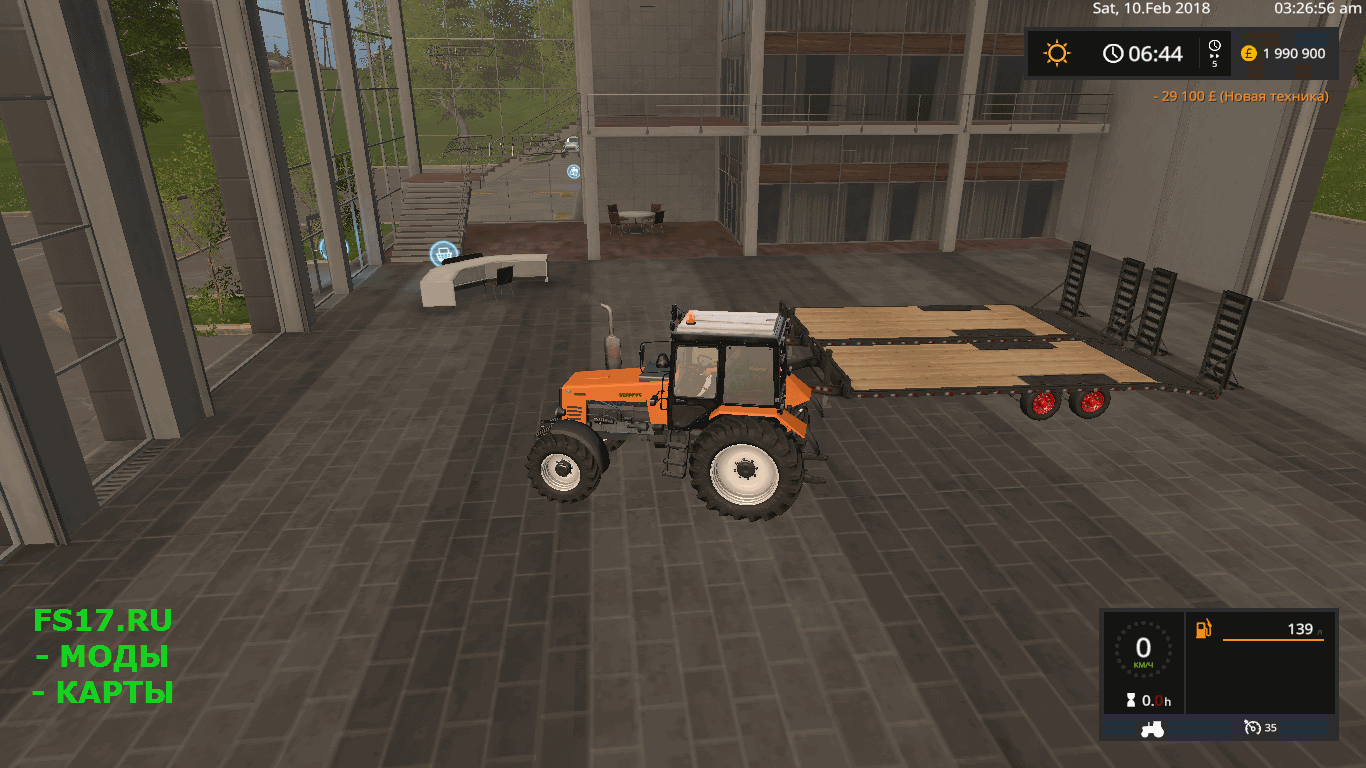This screenshot has height=768, width=1366.
Task: Click the sun weather icon in the top bar
Action: pos(1058,53)
